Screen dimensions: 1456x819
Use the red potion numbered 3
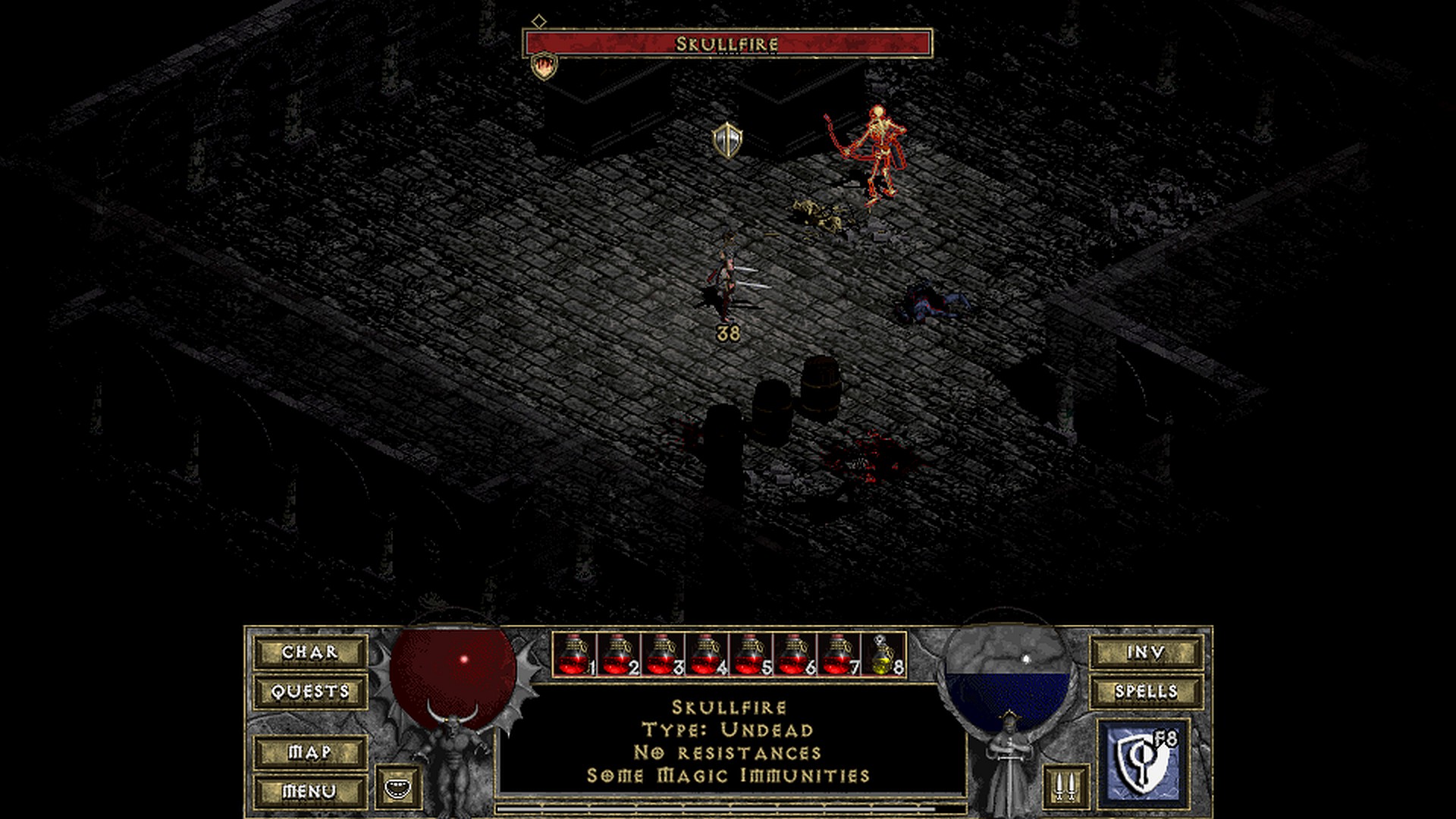(662, 655)
